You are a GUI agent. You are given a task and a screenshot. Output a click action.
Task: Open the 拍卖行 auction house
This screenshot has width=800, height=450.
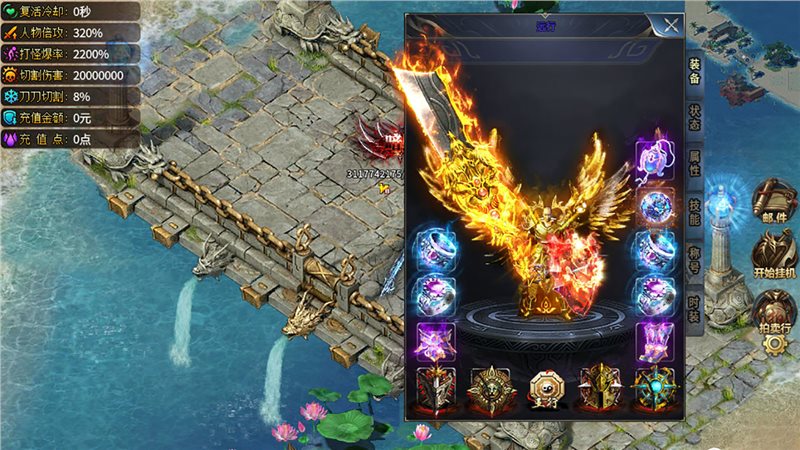click(x=775, y=310)
